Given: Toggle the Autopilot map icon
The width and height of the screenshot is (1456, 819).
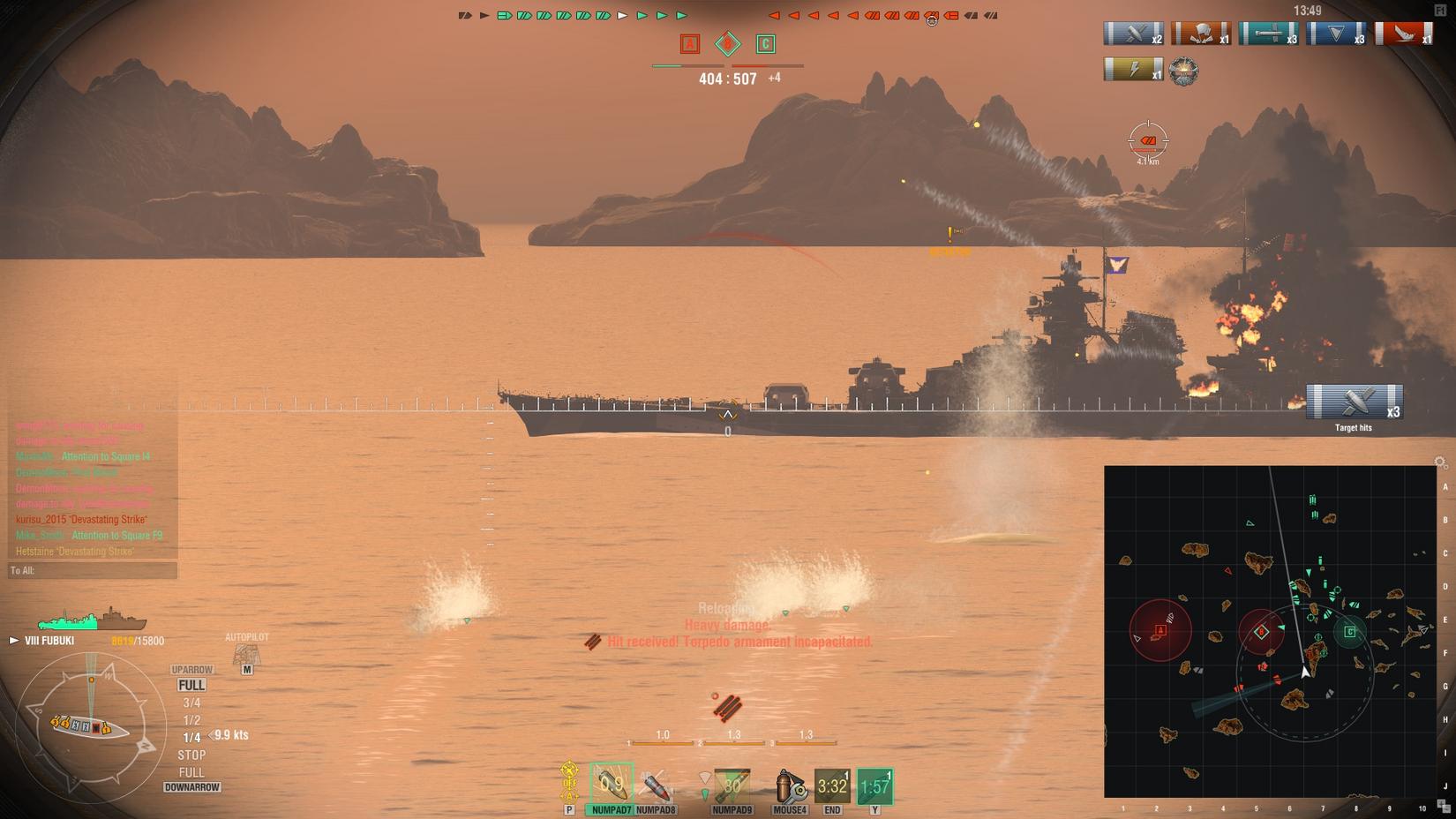Looking at the screenshot, I should (x=246, y=655).
